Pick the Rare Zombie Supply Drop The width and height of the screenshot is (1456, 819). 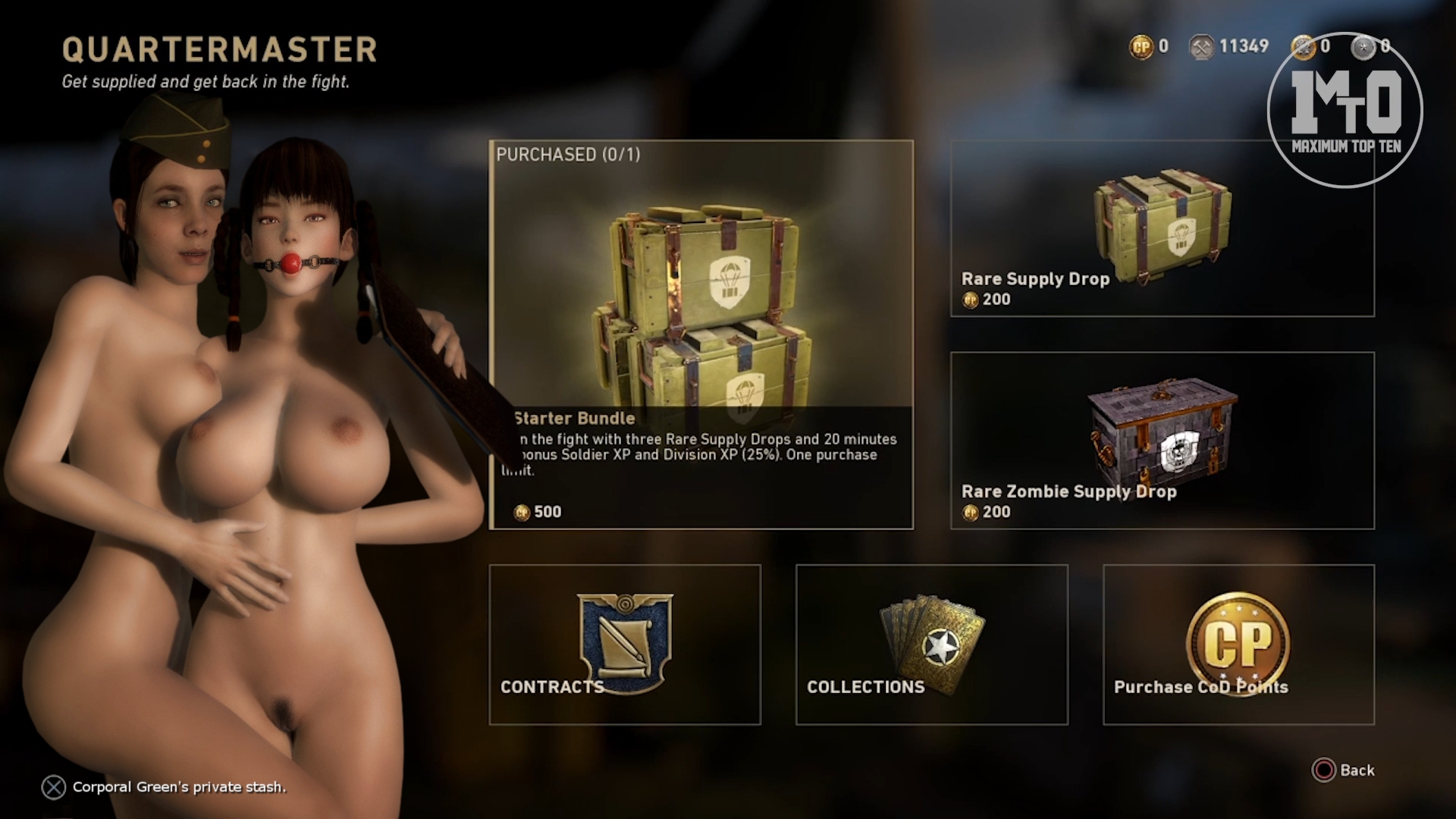[x=1162, y=441]
